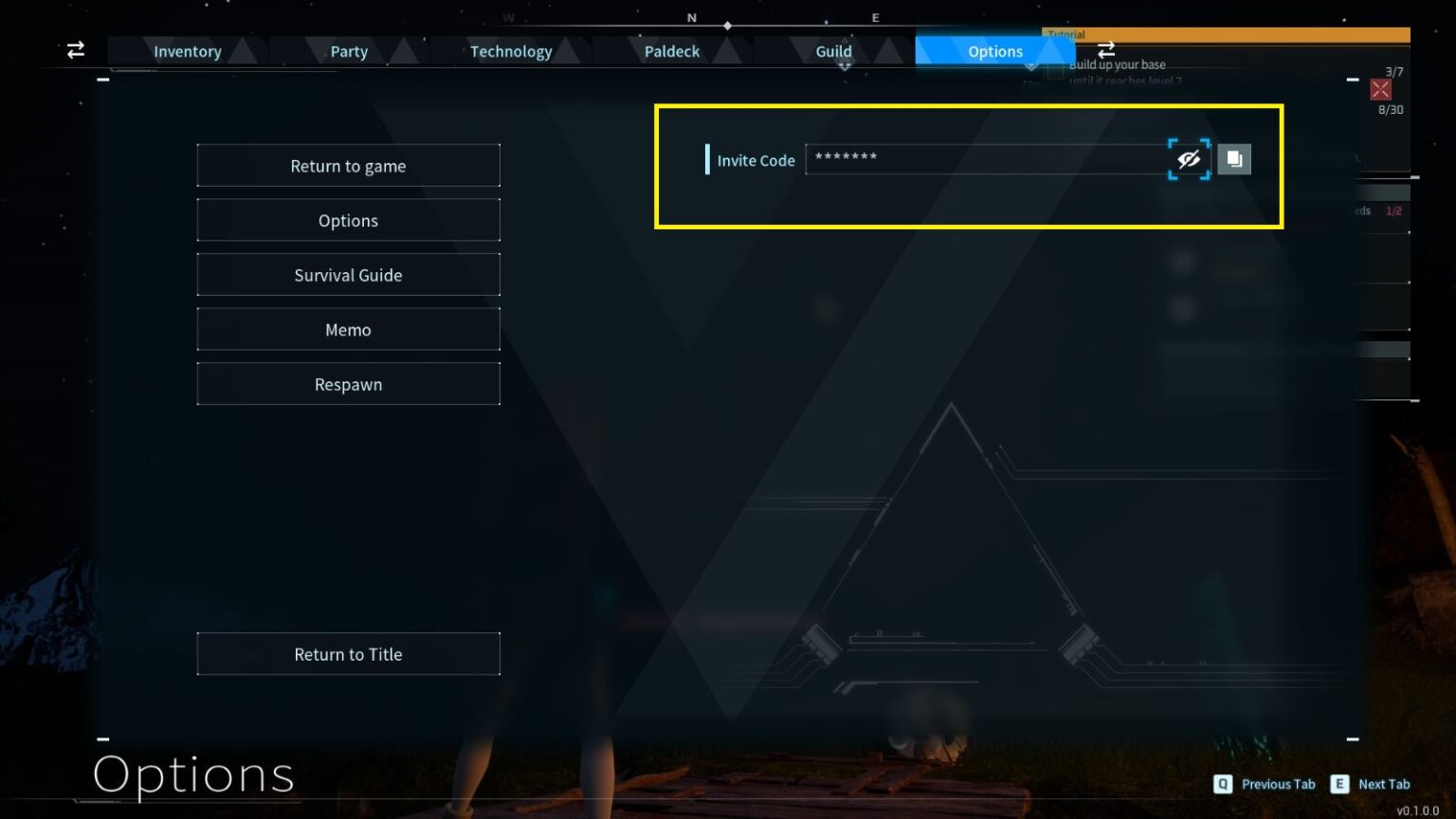Click inside the Invite Code text field

pyautogui.click(x=986, y=158)
